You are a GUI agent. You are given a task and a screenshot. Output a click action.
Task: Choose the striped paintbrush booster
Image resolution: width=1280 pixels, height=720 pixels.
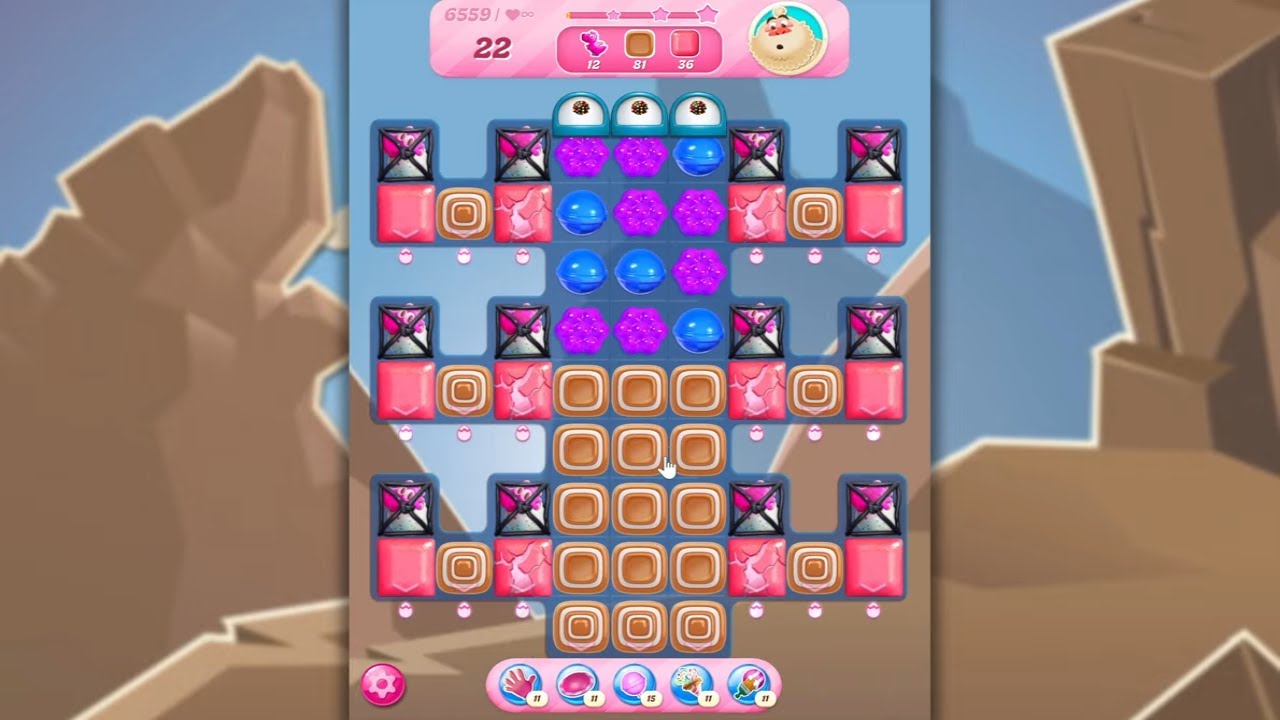(x=748, y=684)
